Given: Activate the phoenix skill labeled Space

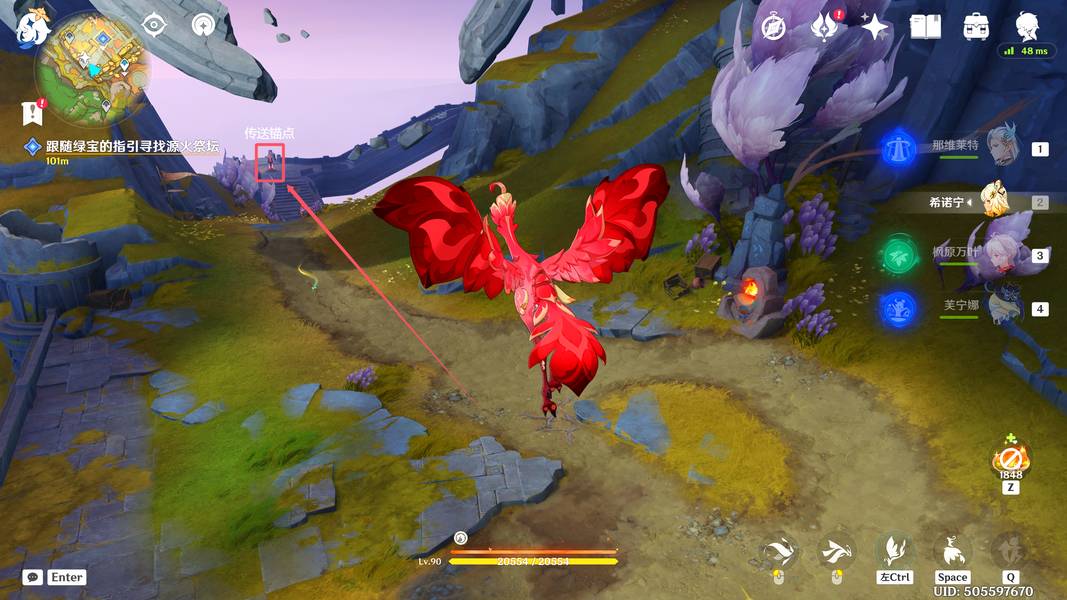Looking at the screenshot, I should click(x=952, y=552).
